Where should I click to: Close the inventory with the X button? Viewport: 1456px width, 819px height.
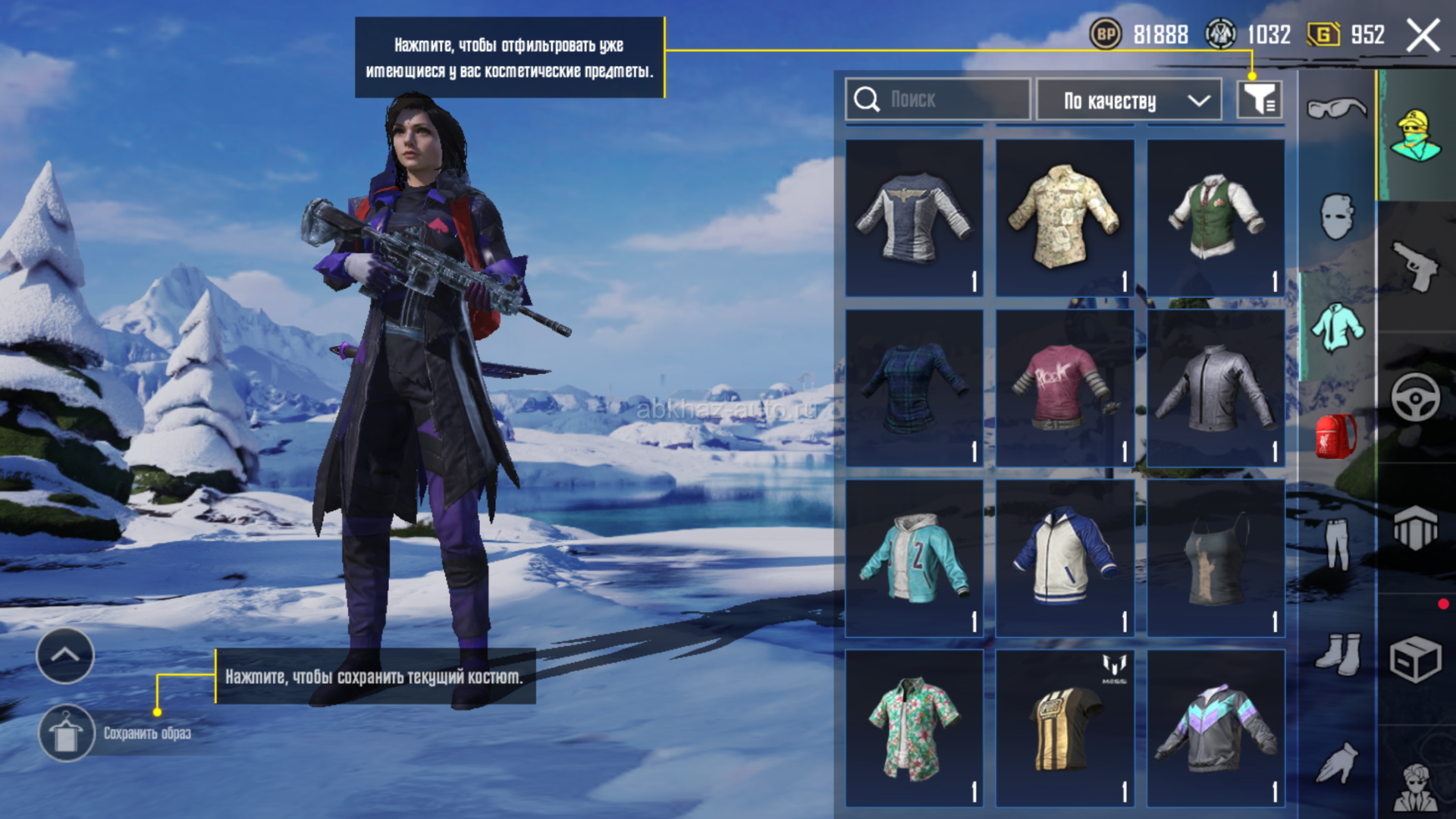pyautogui.click(x=1423, y=36)
